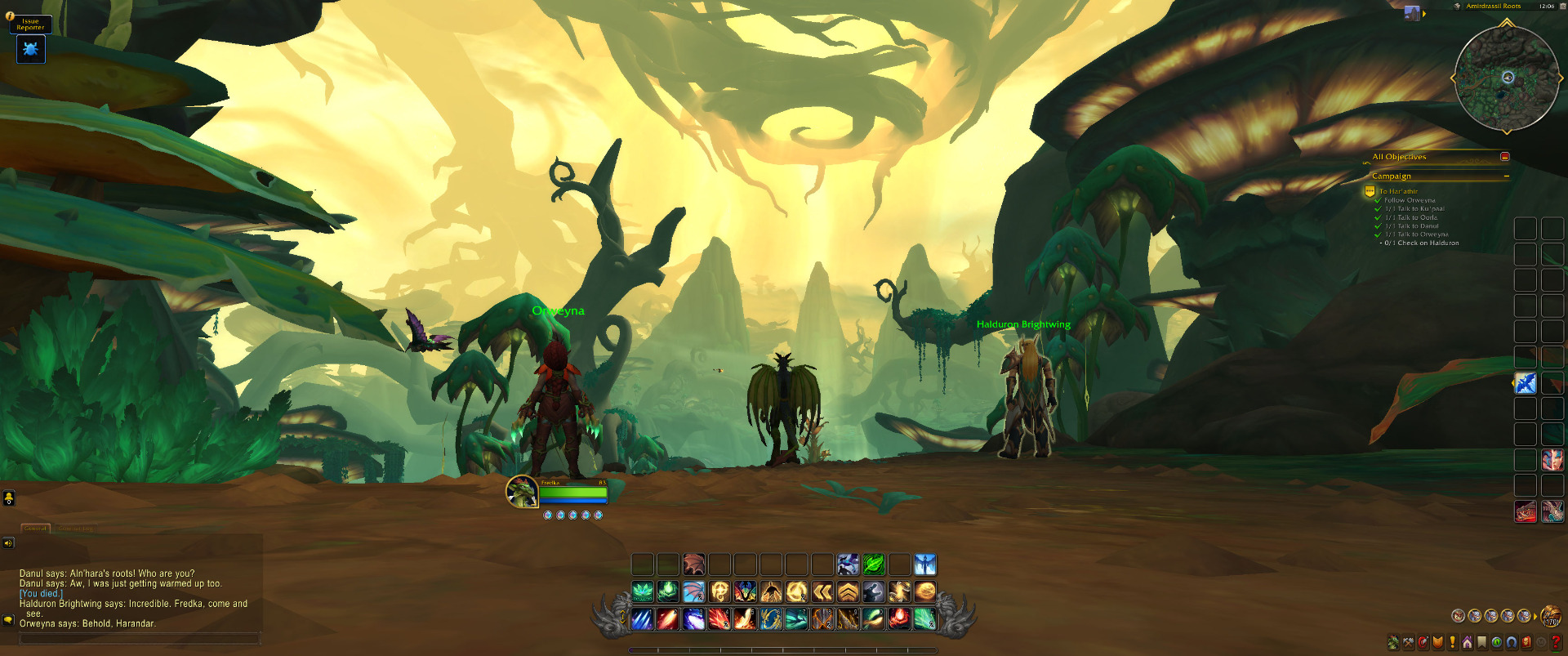
Task: Select the To Har'athir campaign quest
Action: [1398, 192]
